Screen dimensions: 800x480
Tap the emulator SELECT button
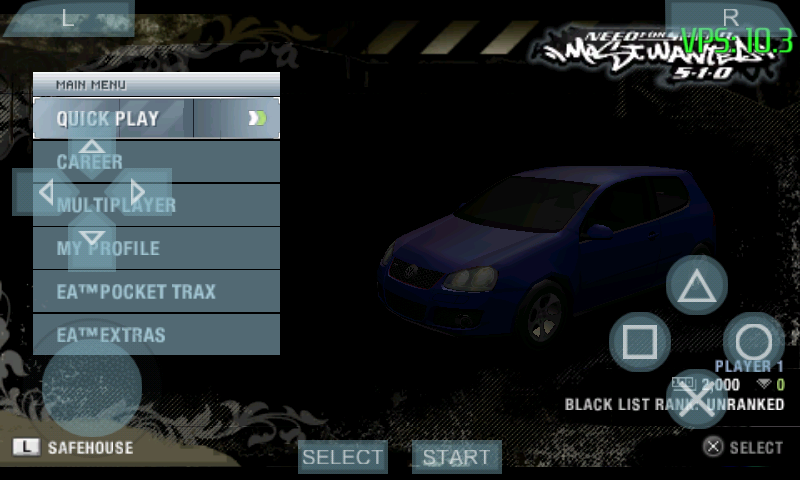tap(343, 457)
